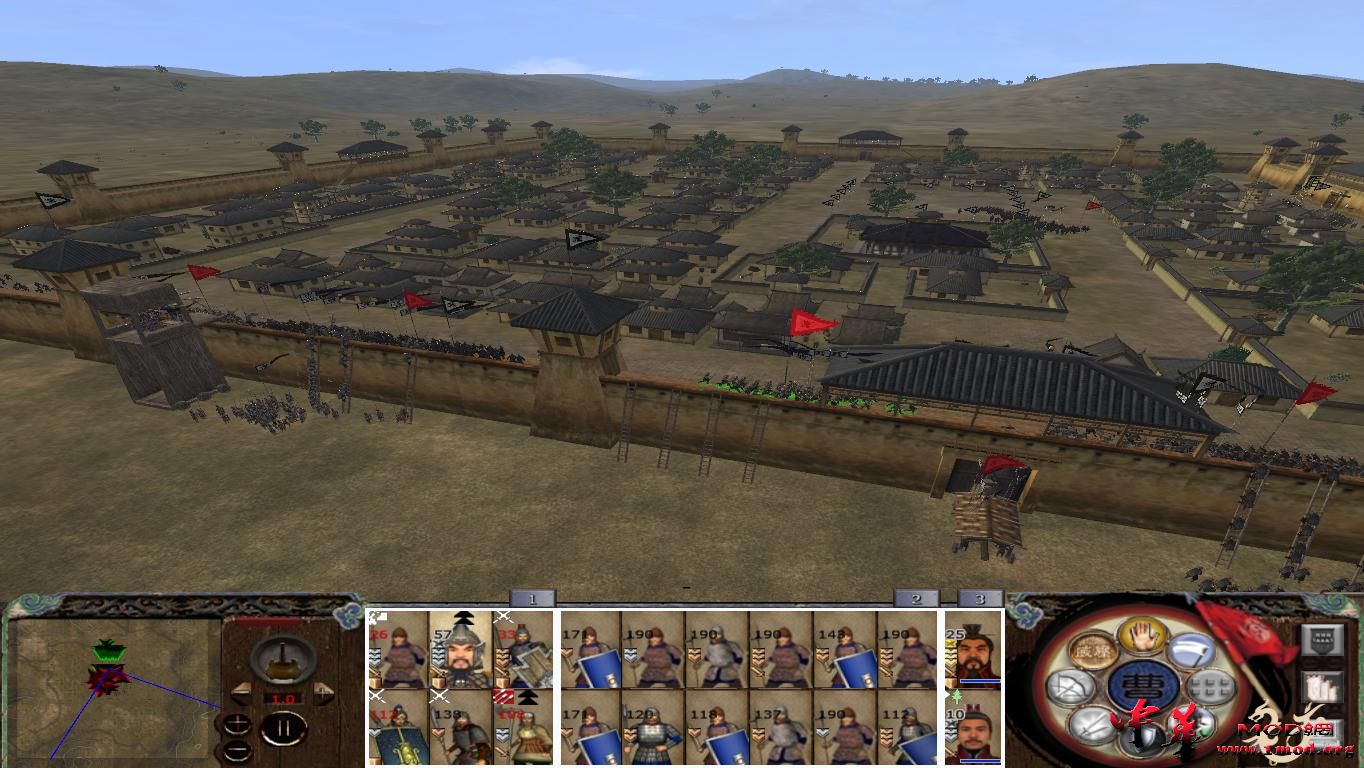This screenshot has height=768, width=1364.
Task: Decrease battle speed with left arrow
Action: tap(242, 692)
